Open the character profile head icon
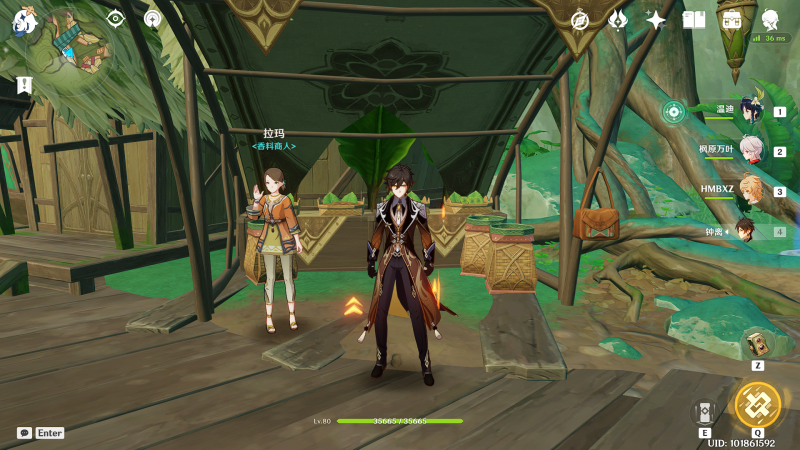 (x=771, y=20)
